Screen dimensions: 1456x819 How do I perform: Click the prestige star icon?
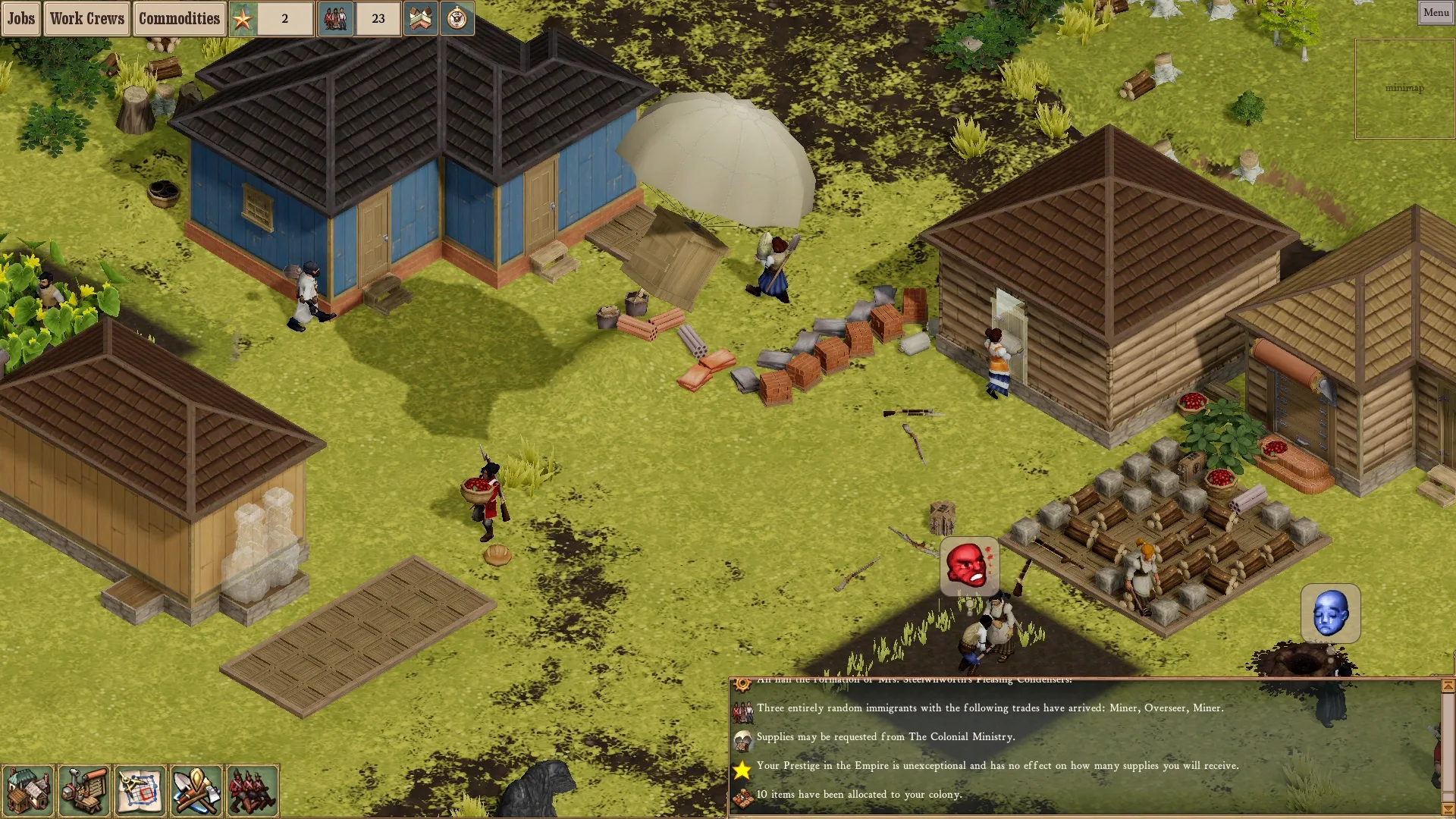point(243,19)
